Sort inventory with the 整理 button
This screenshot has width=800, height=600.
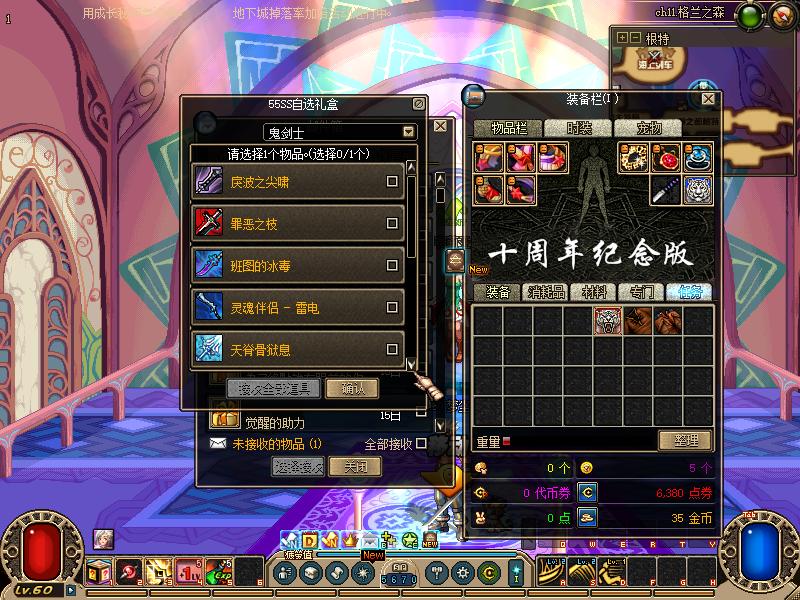[x=685, y=440]
